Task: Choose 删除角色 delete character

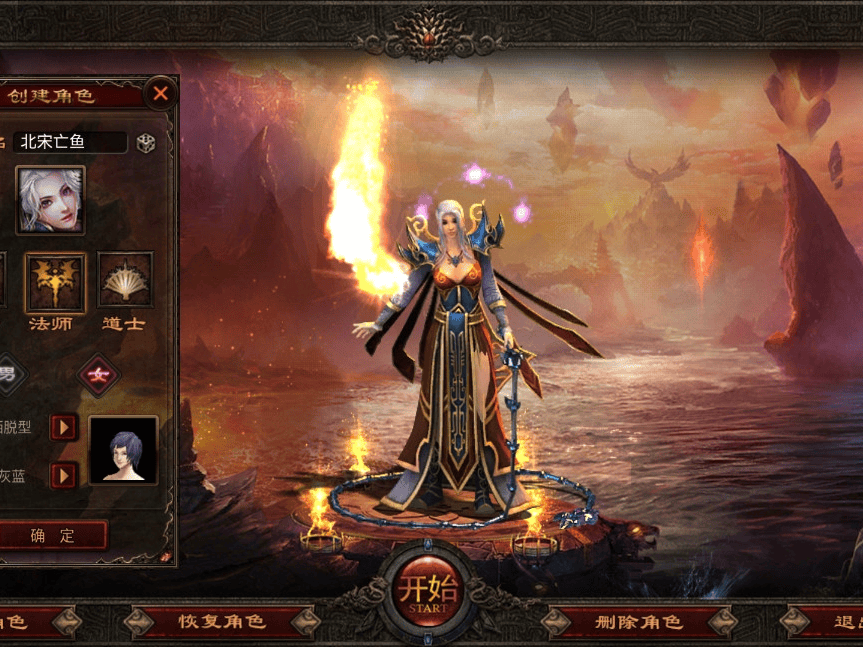Action: pos(638,622)
